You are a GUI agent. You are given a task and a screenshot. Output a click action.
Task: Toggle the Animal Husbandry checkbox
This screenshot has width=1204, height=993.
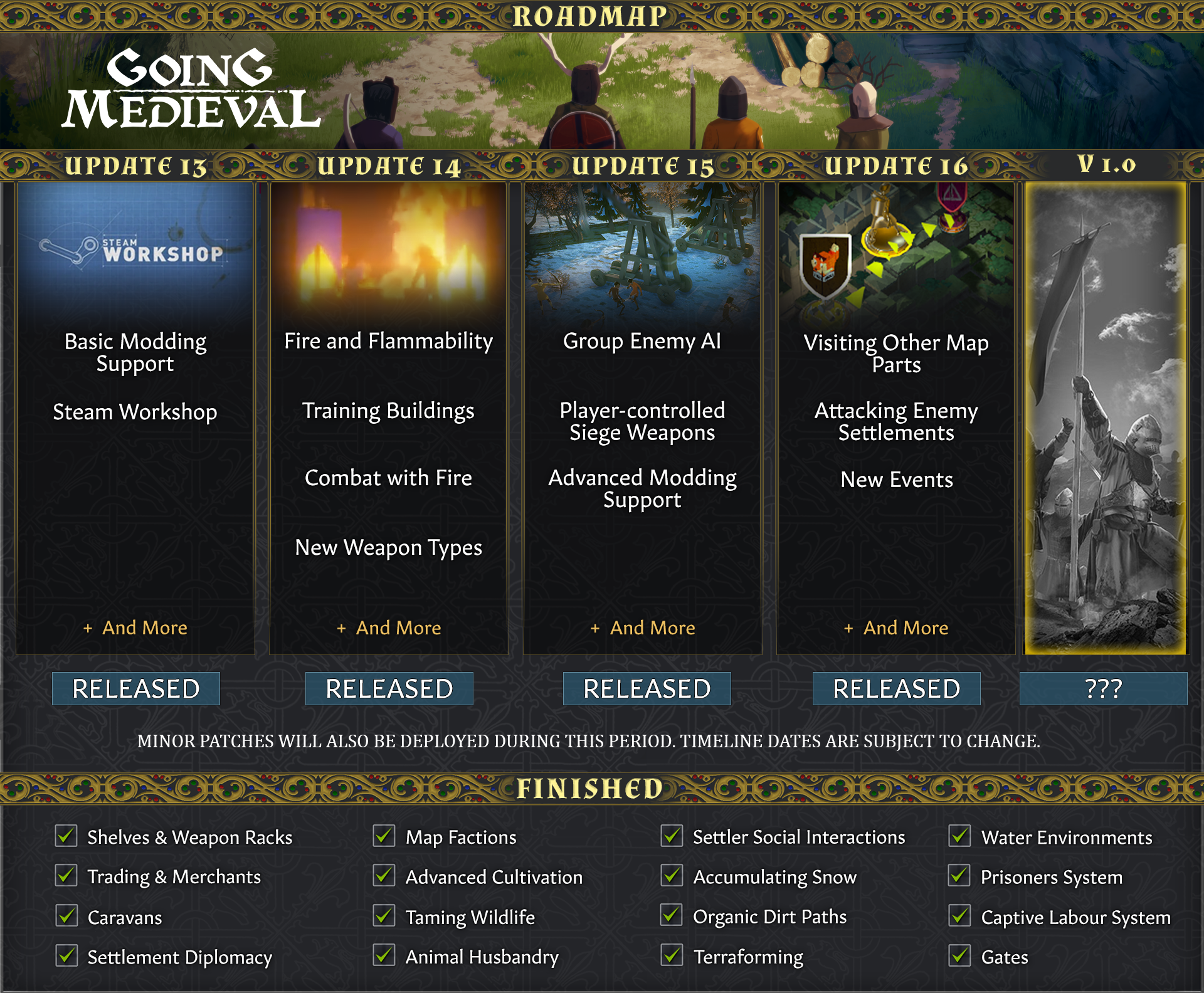click(x=384, y=956)
